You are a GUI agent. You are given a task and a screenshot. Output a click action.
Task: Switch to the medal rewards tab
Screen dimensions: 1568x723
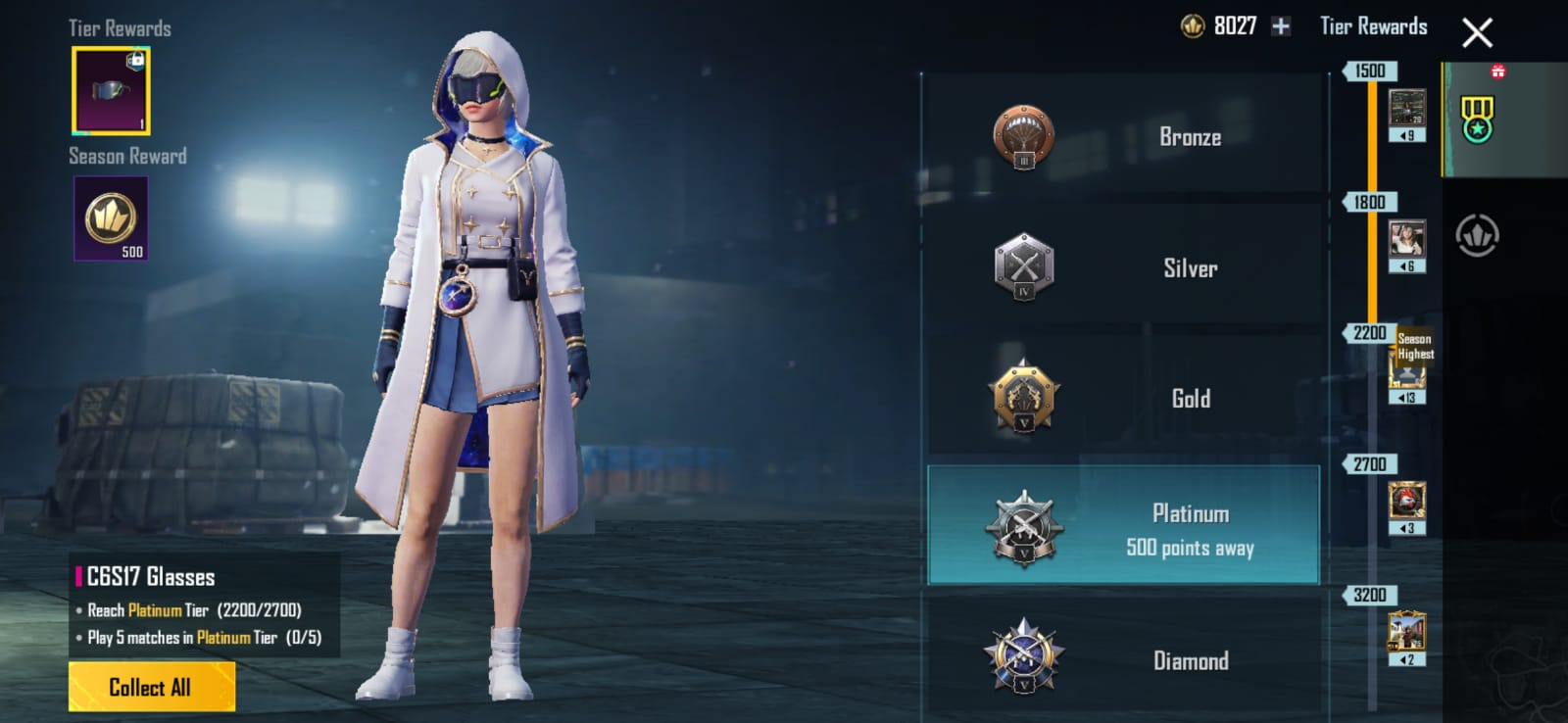(1477, 120)
